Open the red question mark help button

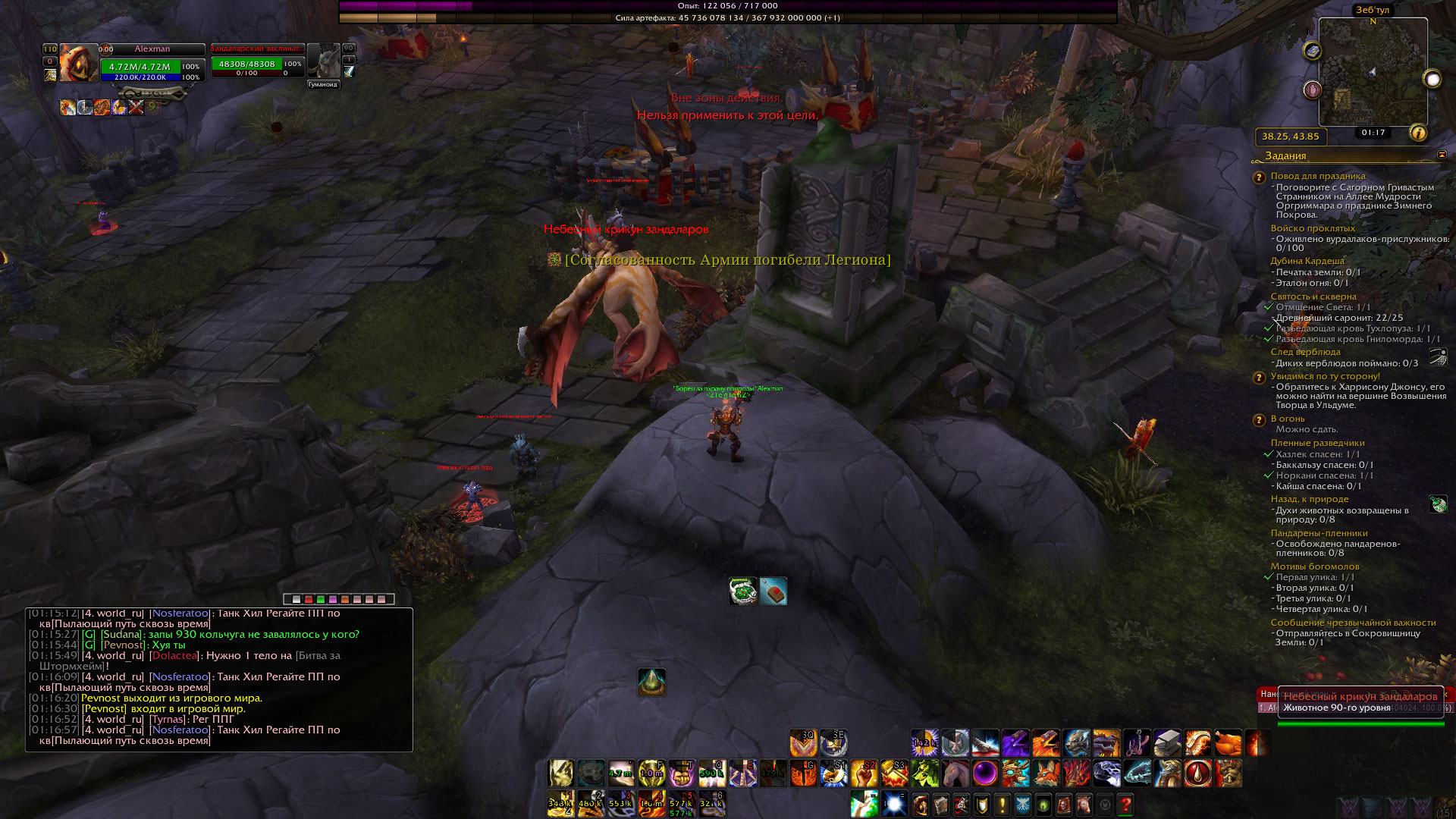tap(1125, 804)
